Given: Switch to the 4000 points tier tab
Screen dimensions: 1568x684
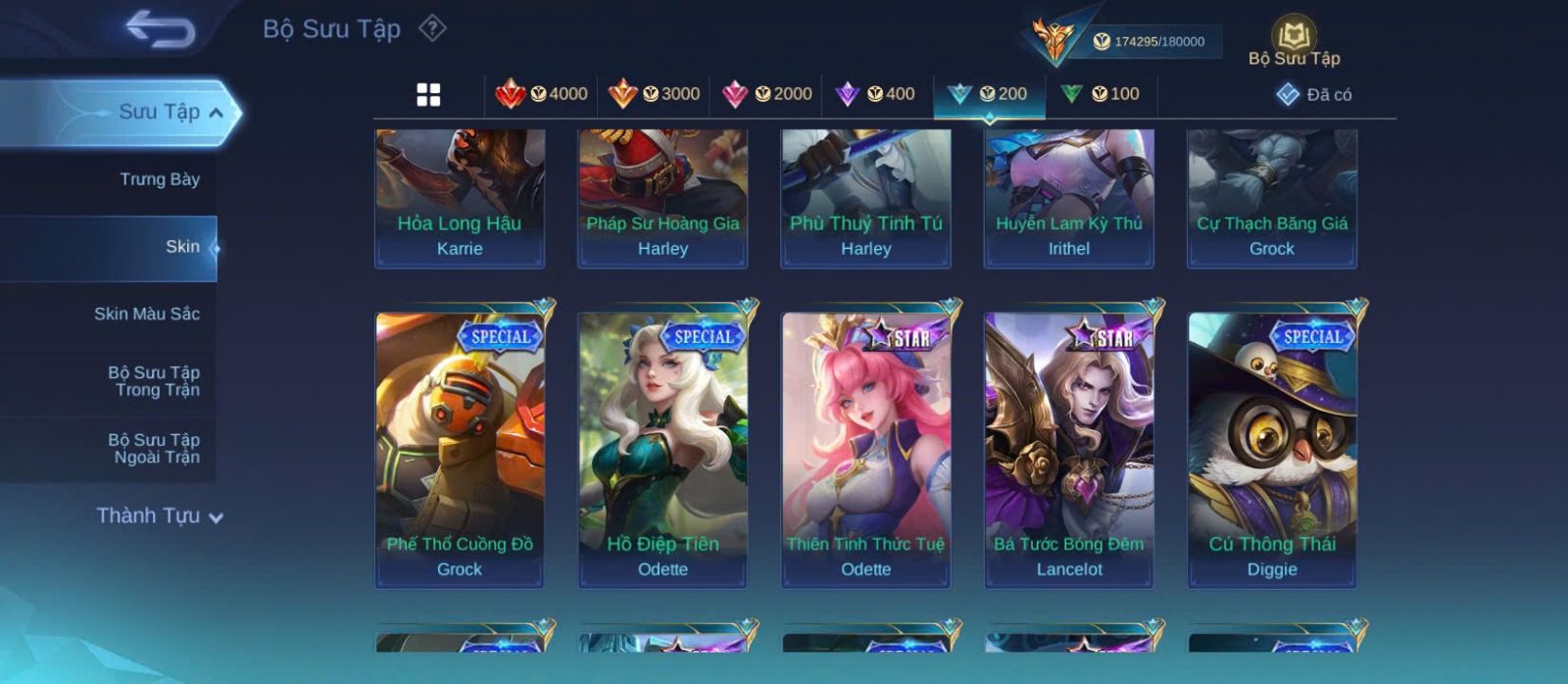Looking at the screenshot, I should click(542, 94).
